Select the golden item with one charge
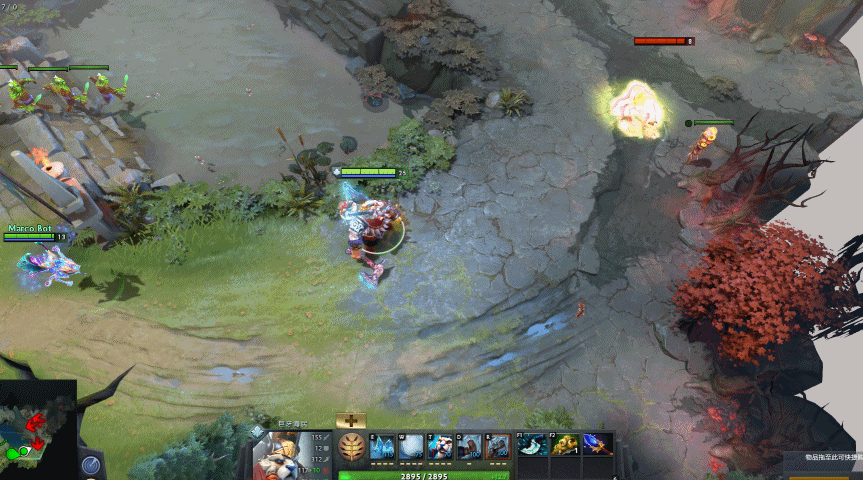This screenshot has width=863, height=480. pos(565,445)
